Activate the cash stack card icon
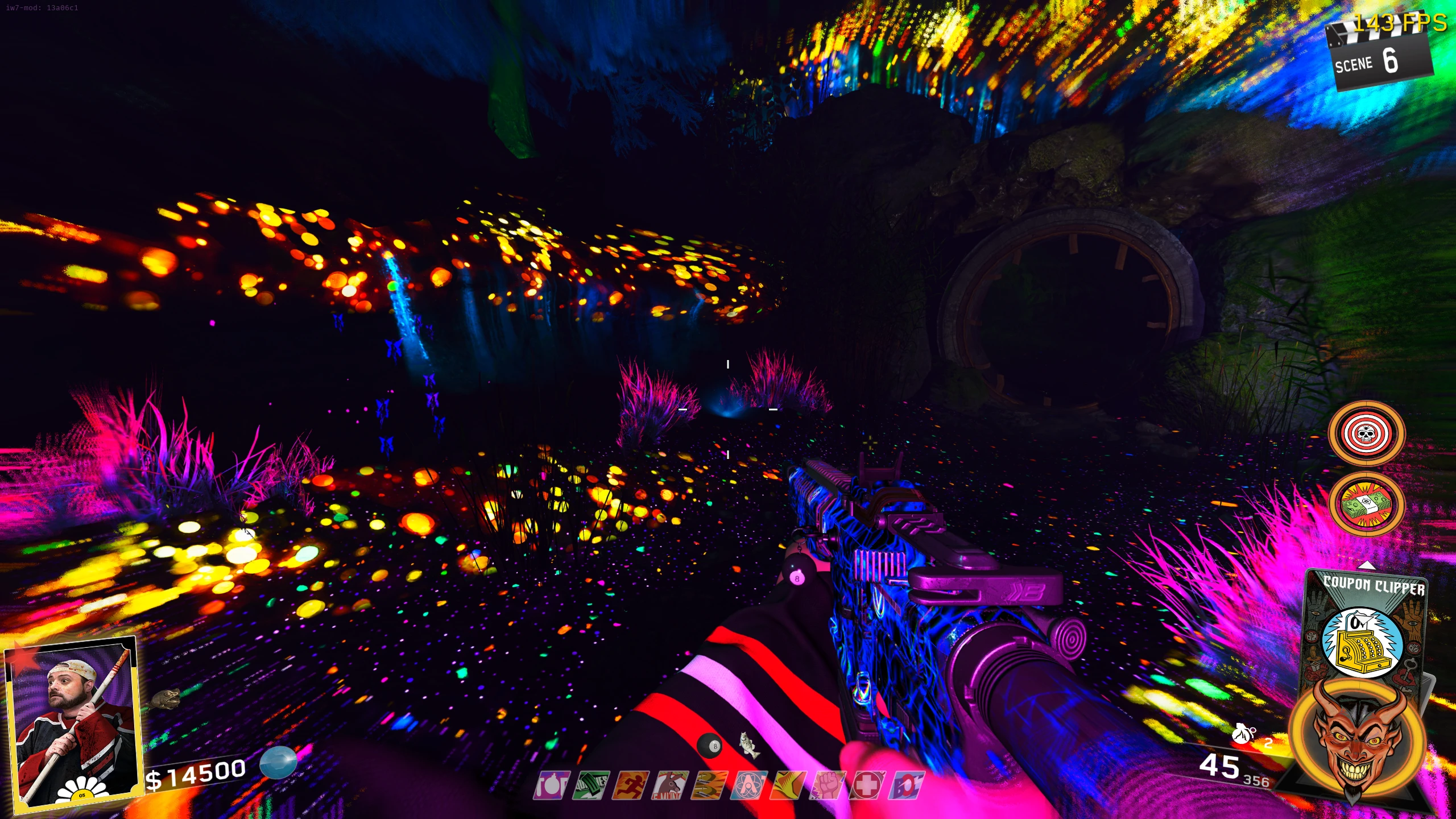Image resolution: width=1456 pixels, height=819 pixels. pyautogui.click(x=1366, y=504)
